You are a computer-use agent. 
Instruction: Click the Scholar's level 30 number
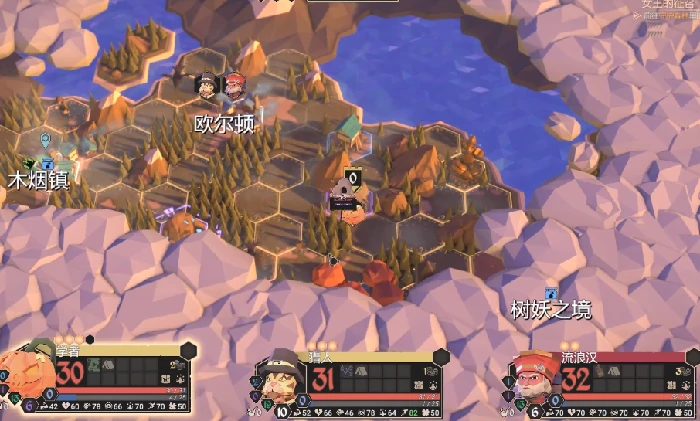[x=70, y=375]
